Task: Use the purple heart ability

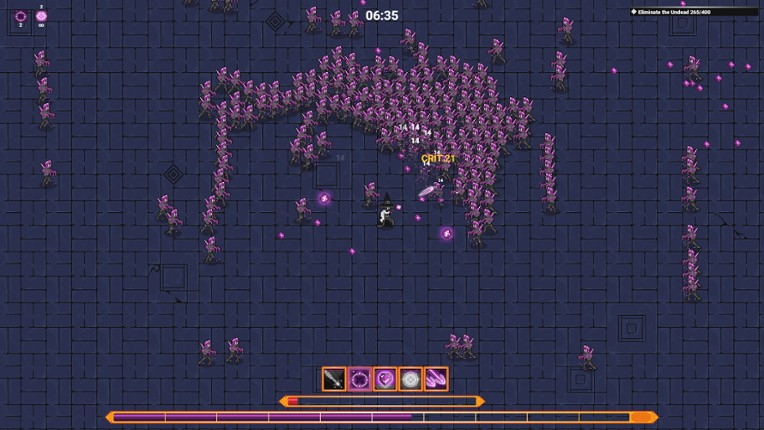Action: point(385,379)
